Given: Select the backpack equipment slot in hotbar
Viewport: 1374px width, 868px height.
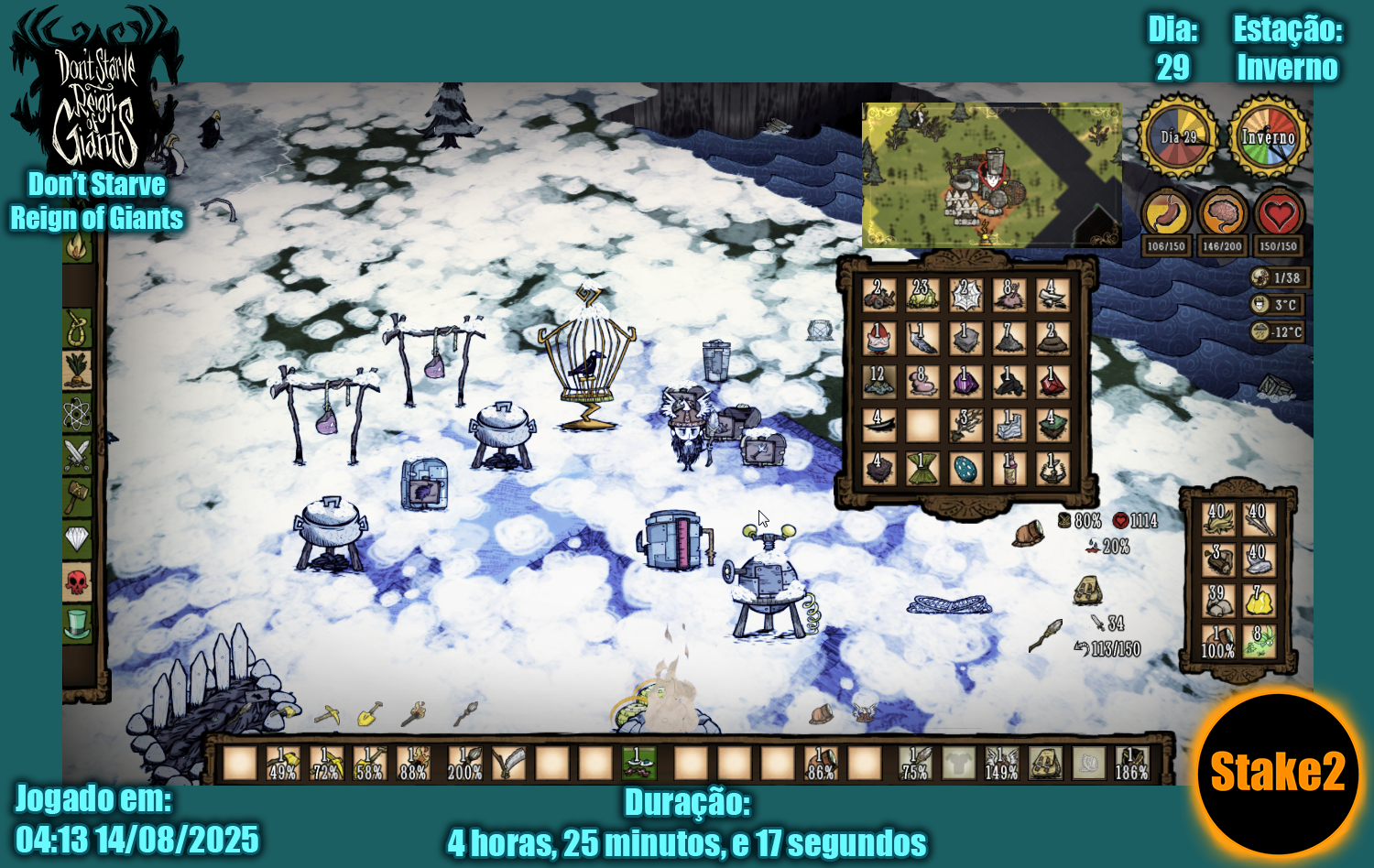Looking at the screenshot, I should pos(1044,763).
